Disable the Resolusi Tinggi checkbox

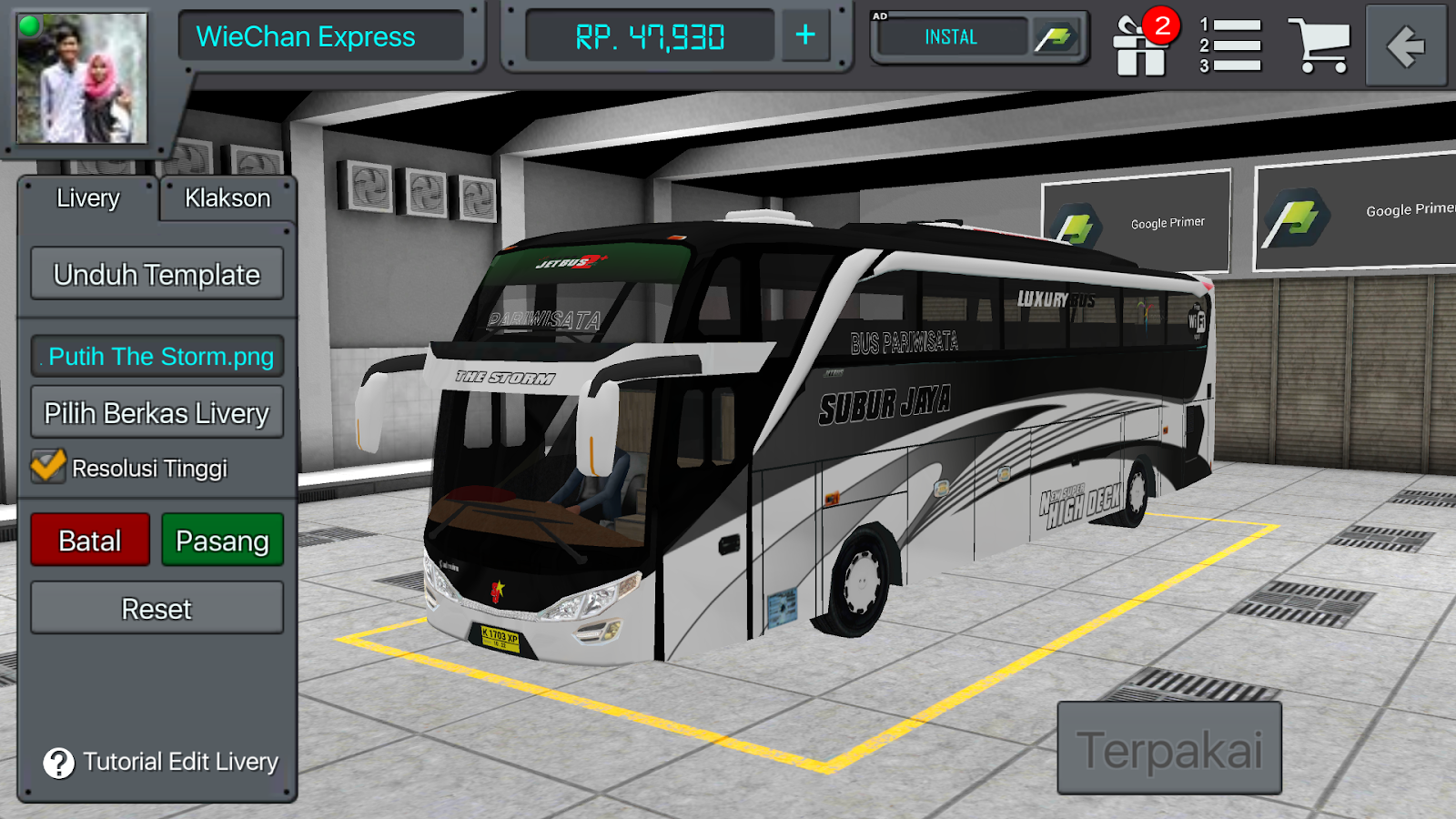[x=46, y=467]
